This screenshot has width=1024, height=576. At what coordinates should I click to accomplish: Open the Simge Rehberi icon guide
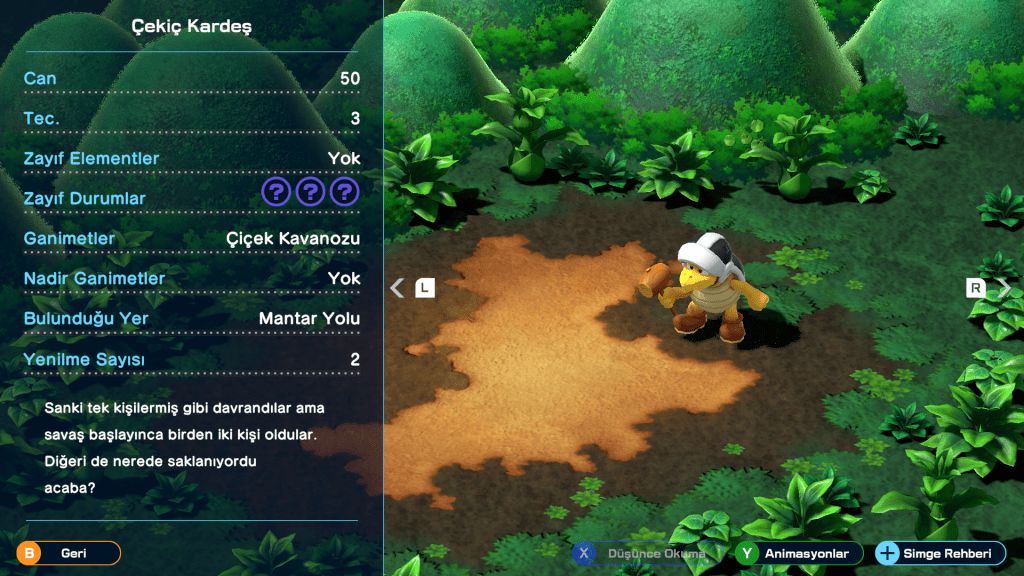click(939, 553)
